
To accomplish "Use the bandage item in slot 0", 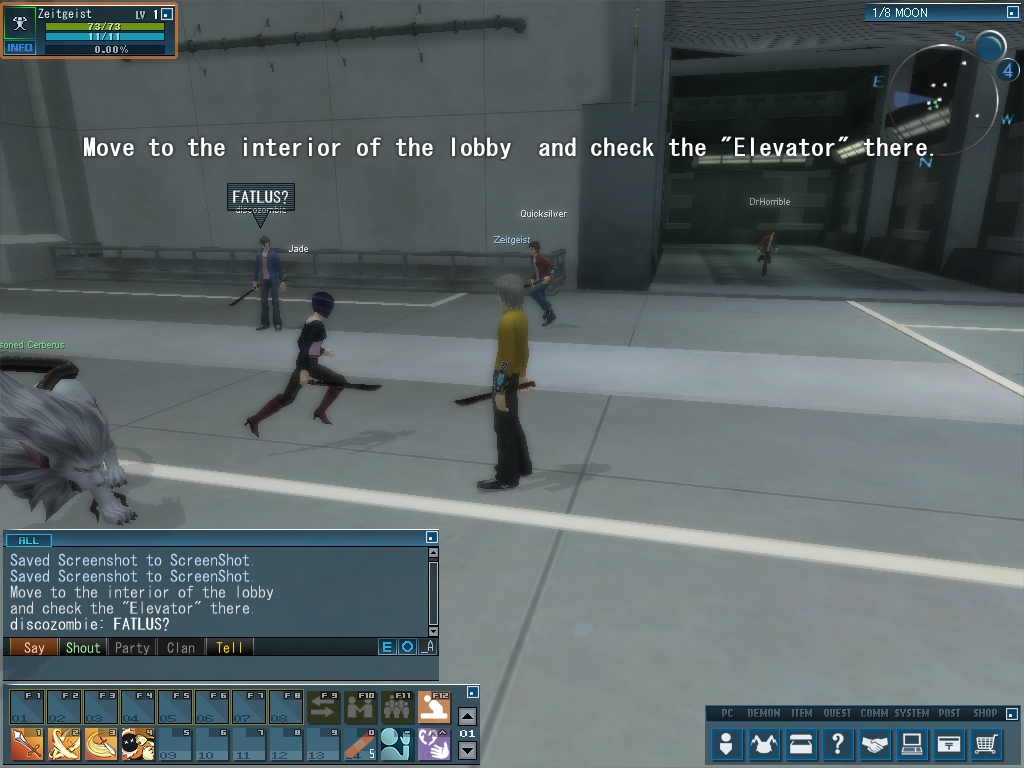I will 360,745.
